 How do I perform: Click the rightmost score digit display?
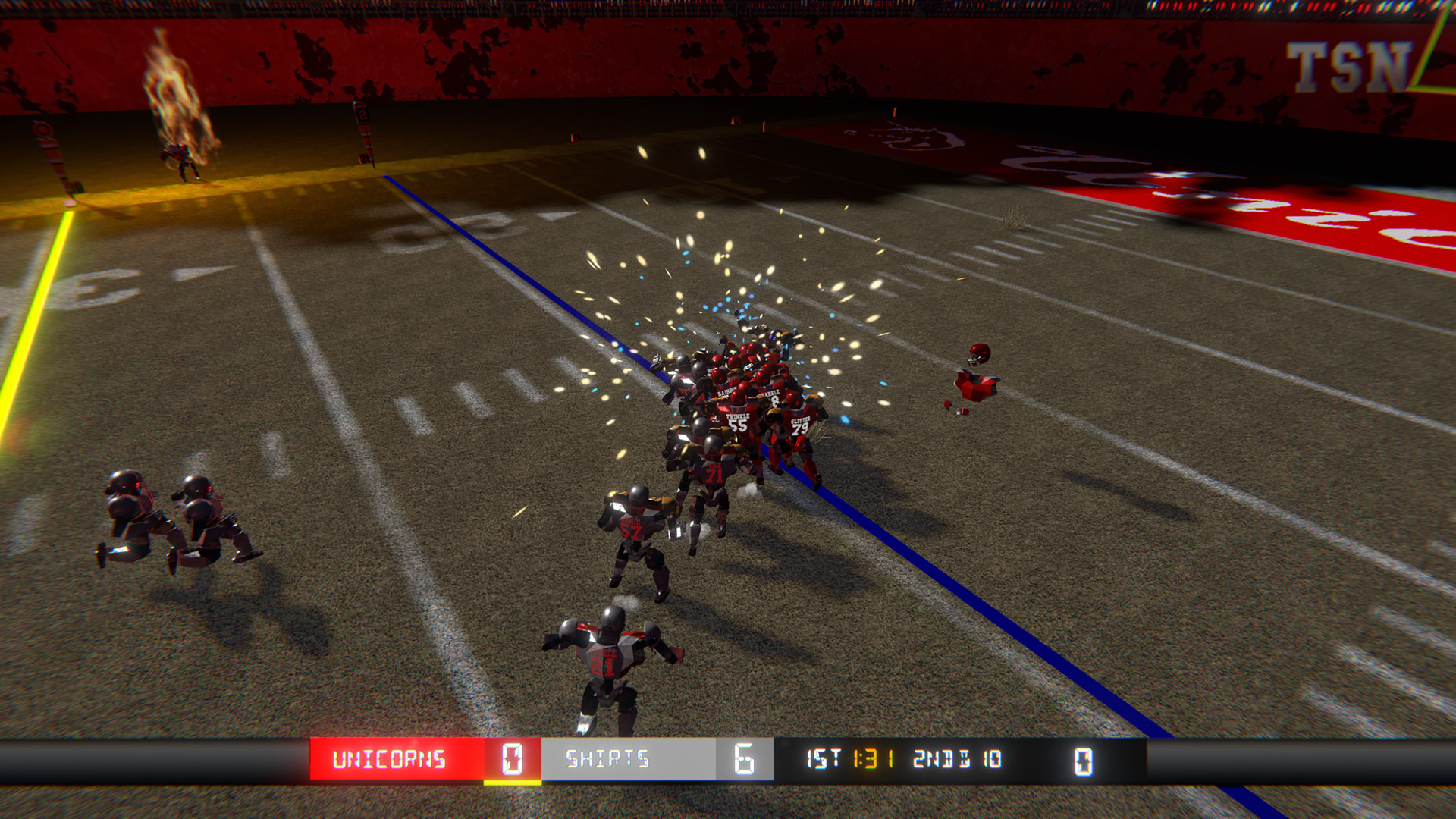pyautogui.click(x=1083, y=758)
